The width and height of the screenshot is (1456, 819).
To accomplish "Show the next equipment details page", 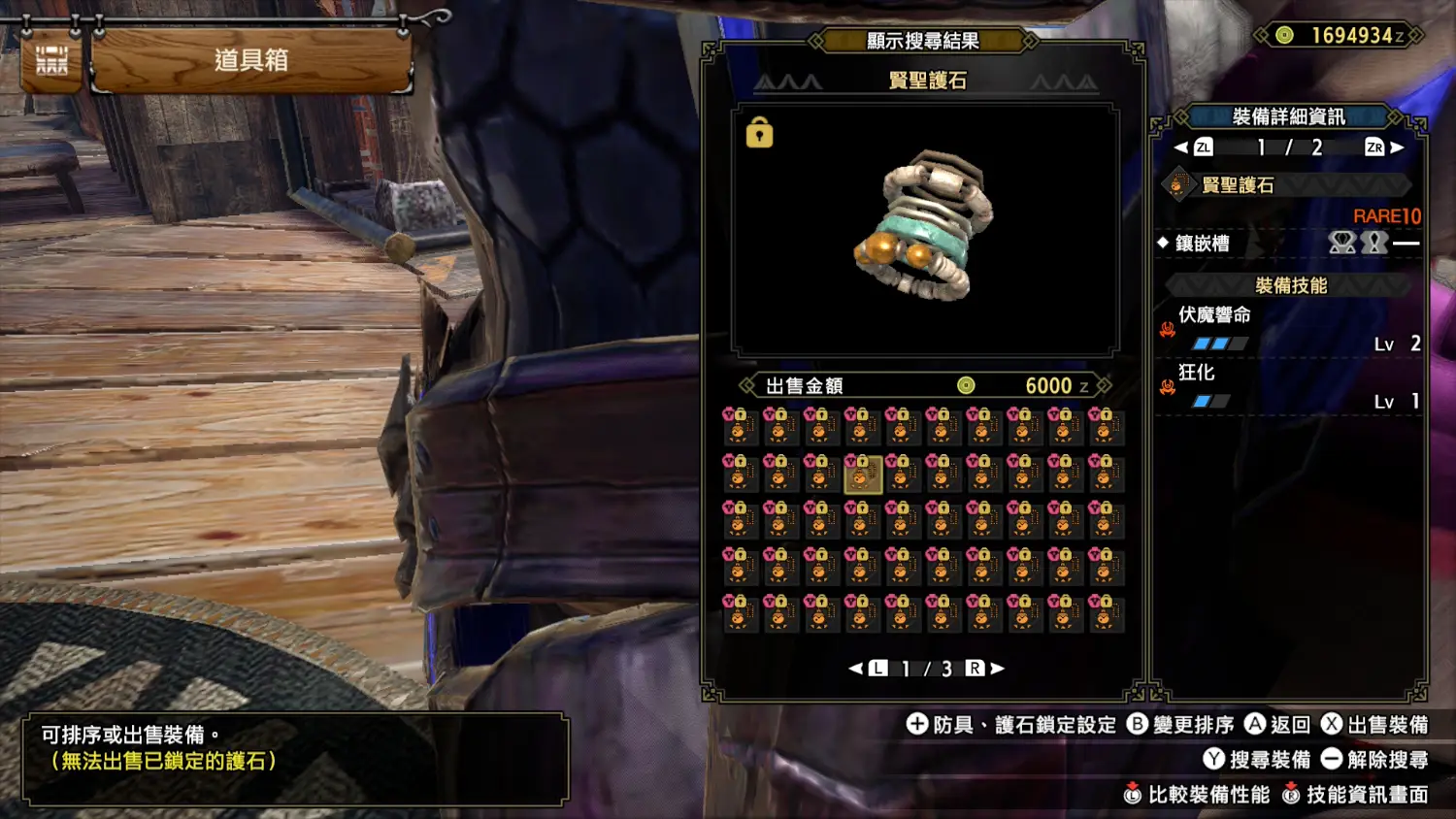I will click(x=1397, y=147).
